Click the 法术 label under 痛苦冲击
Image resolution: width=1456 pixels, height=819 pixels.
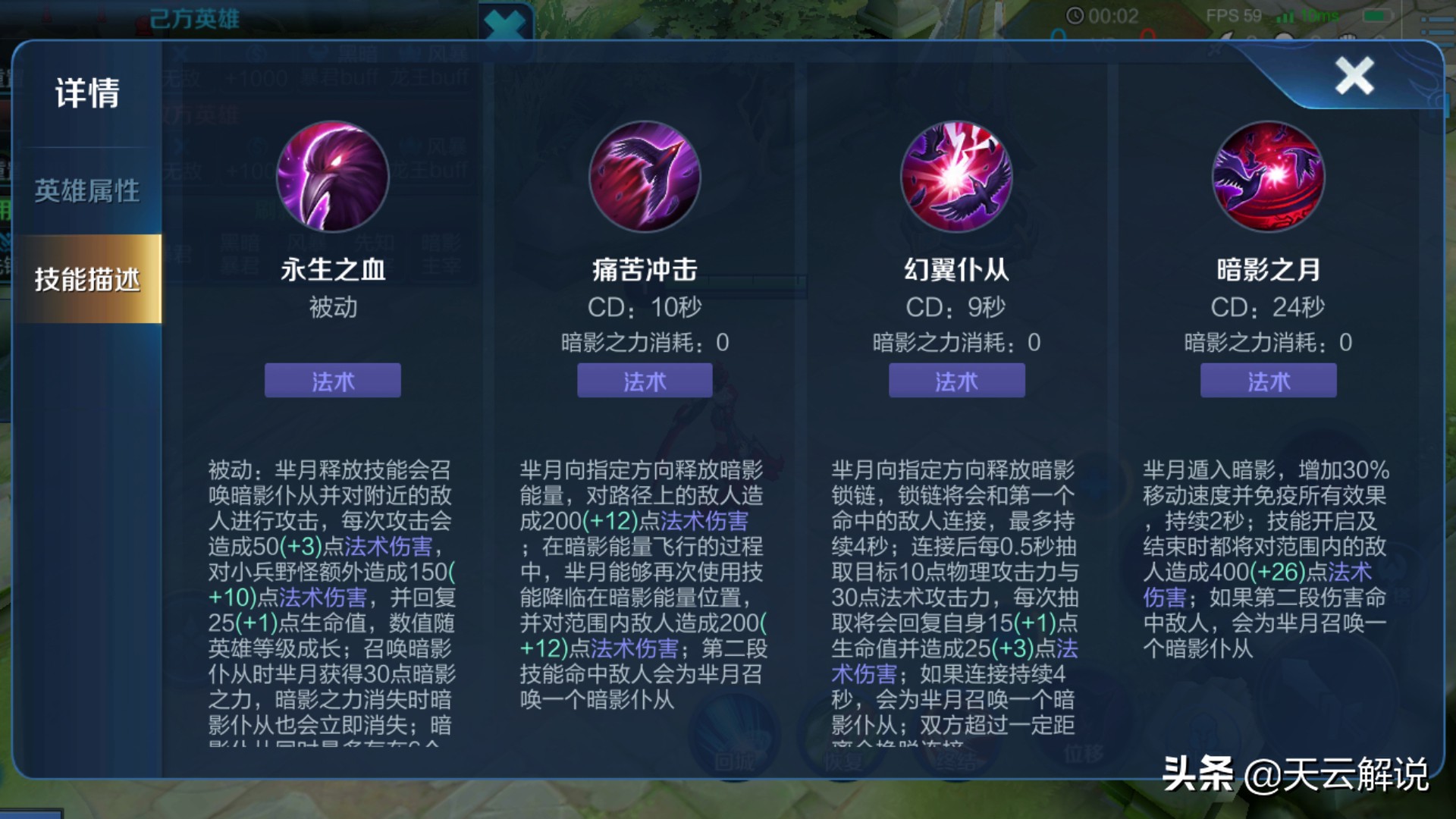coord(645,381)
